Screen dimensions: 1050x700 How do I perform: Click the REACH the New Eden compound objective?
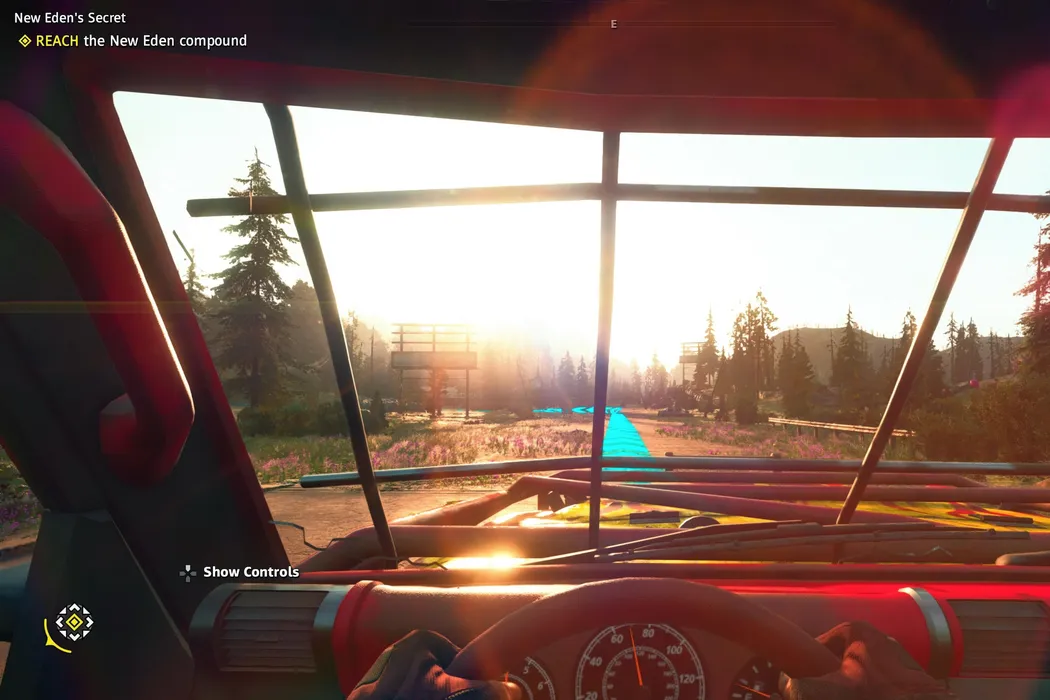(141, 41)
